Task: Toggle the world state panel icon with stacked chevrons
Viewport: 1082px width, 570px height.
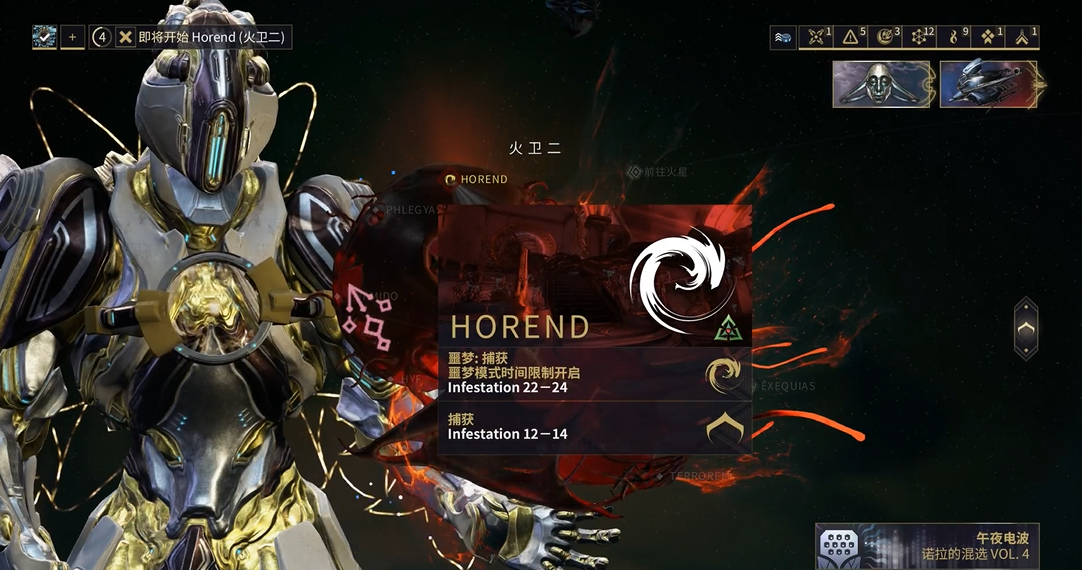Action: (x=783, y=38)
